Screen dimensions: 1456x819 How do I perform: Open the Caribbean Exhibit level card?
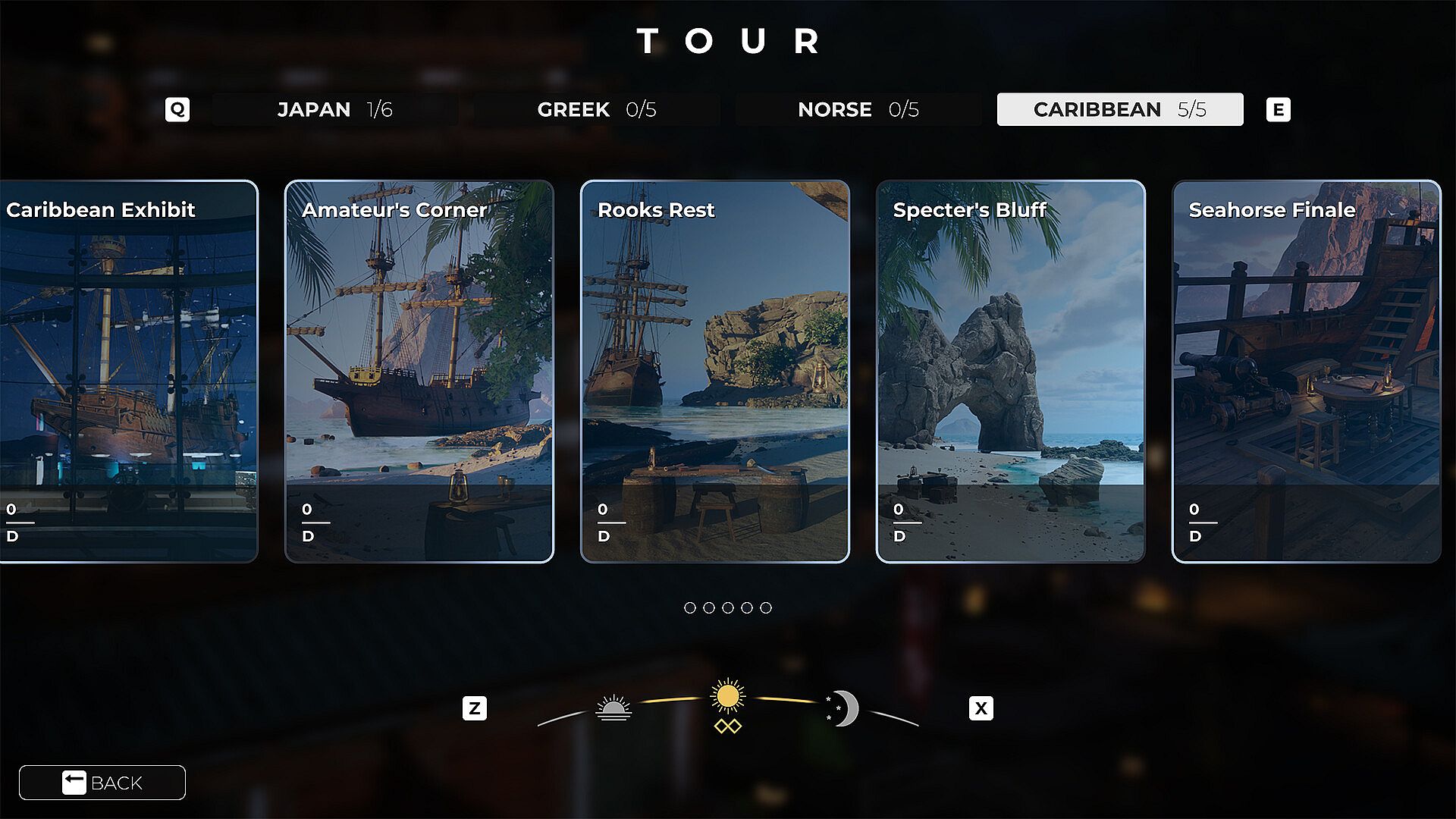point(129,372)
